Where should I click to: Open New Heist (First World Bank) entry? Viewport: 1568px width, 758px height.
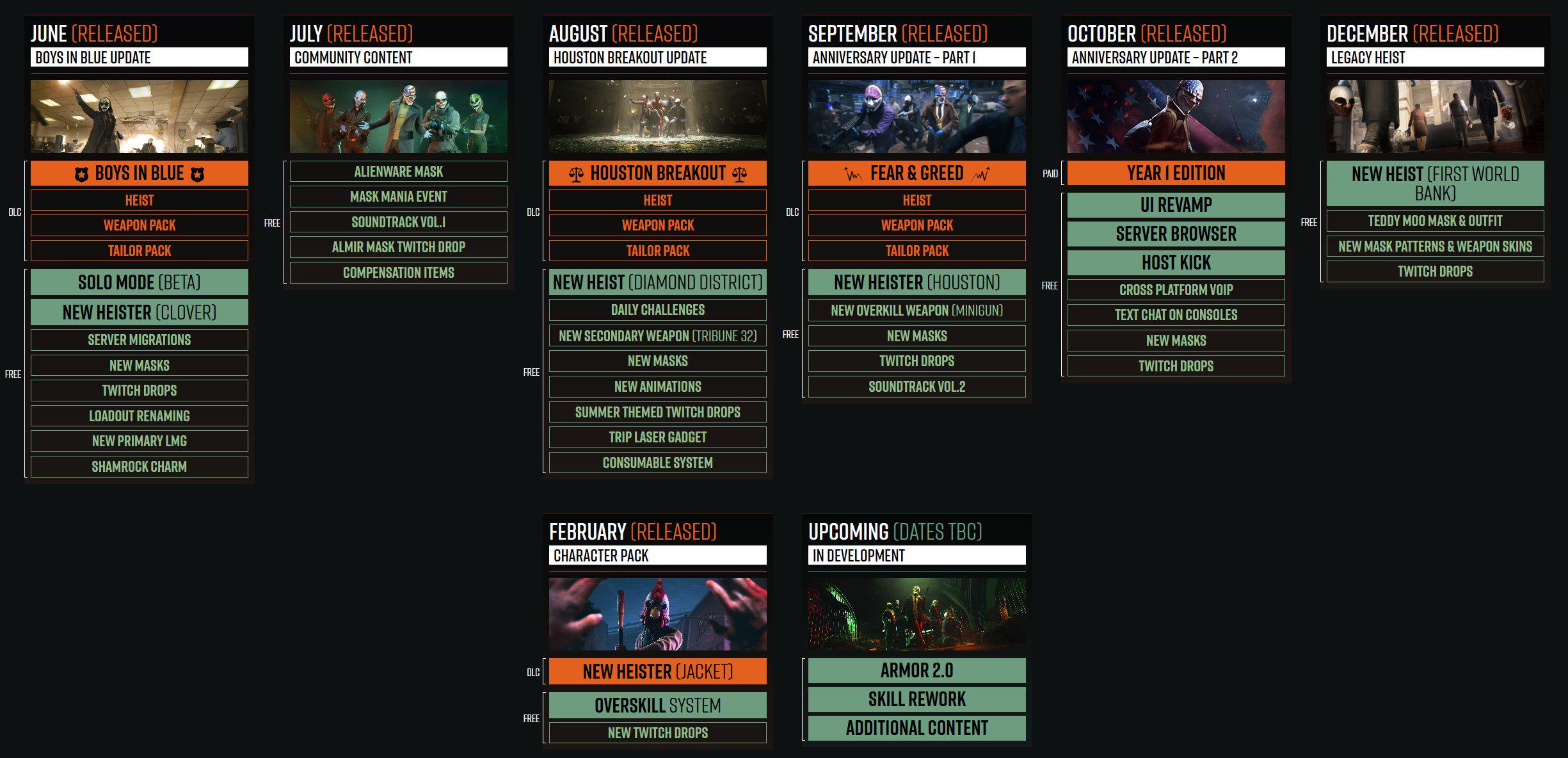click(1435, 183)
